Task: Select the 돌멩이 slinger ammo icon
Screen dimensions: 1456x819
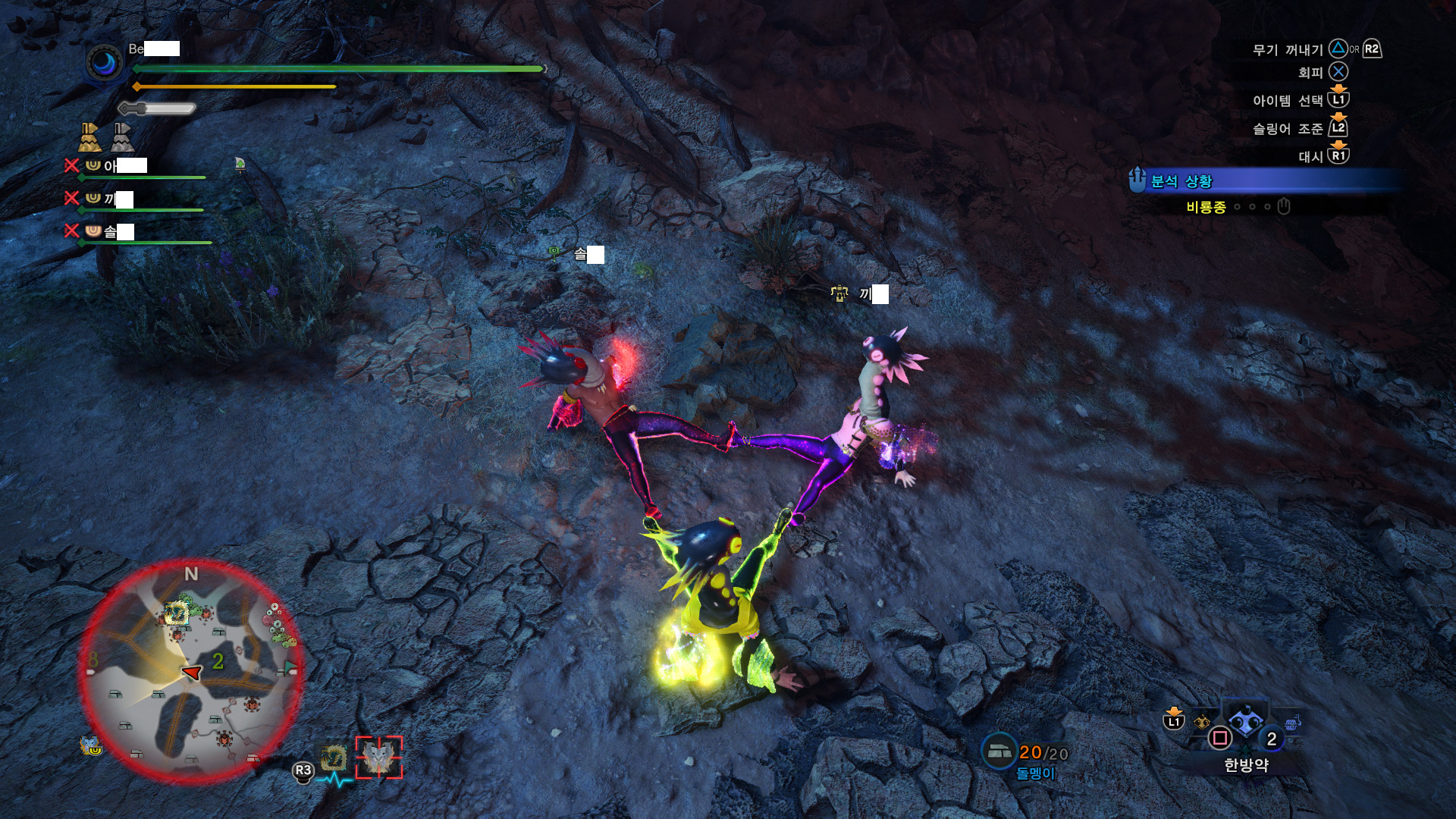Action: tap(999, 751)
